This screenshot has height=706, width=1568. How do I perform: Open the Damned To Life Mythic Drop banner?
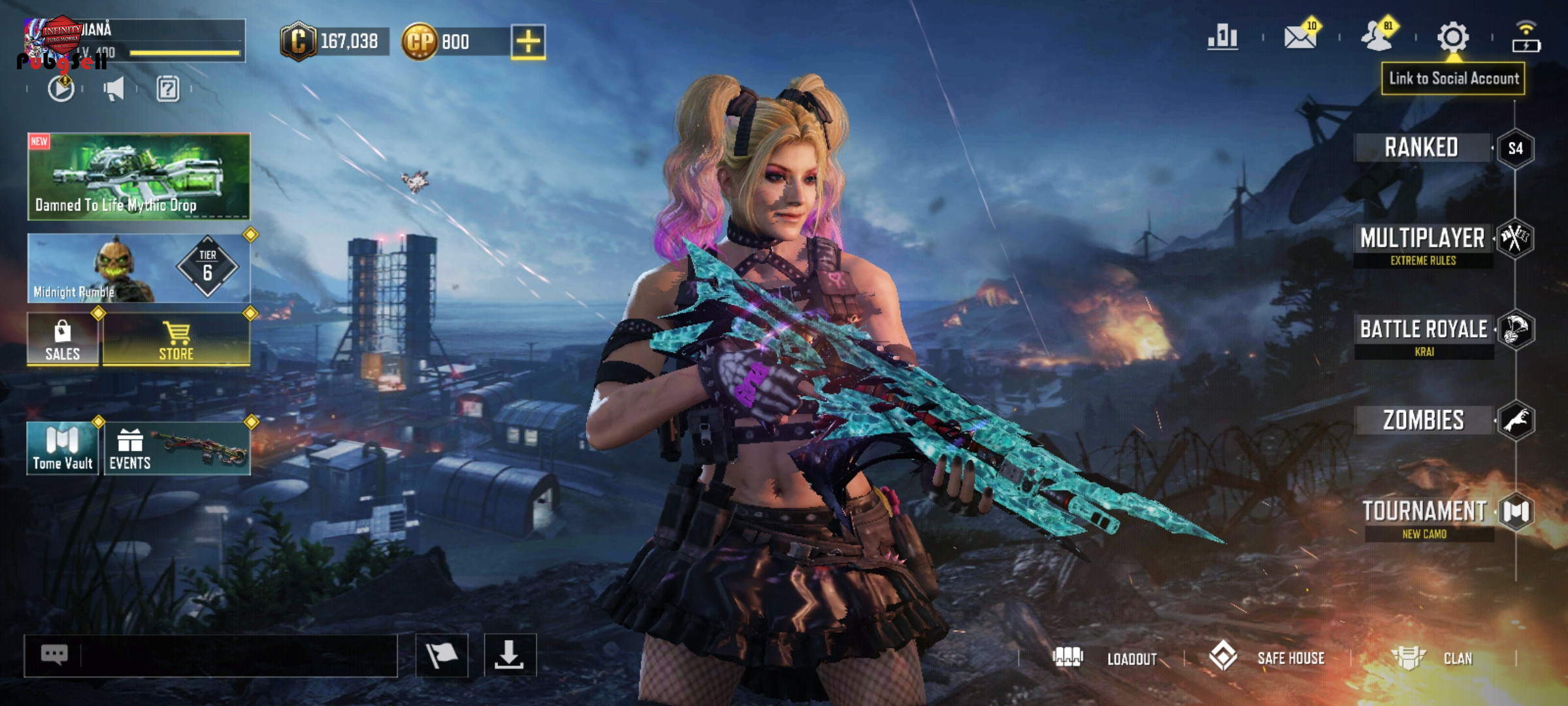139,176
